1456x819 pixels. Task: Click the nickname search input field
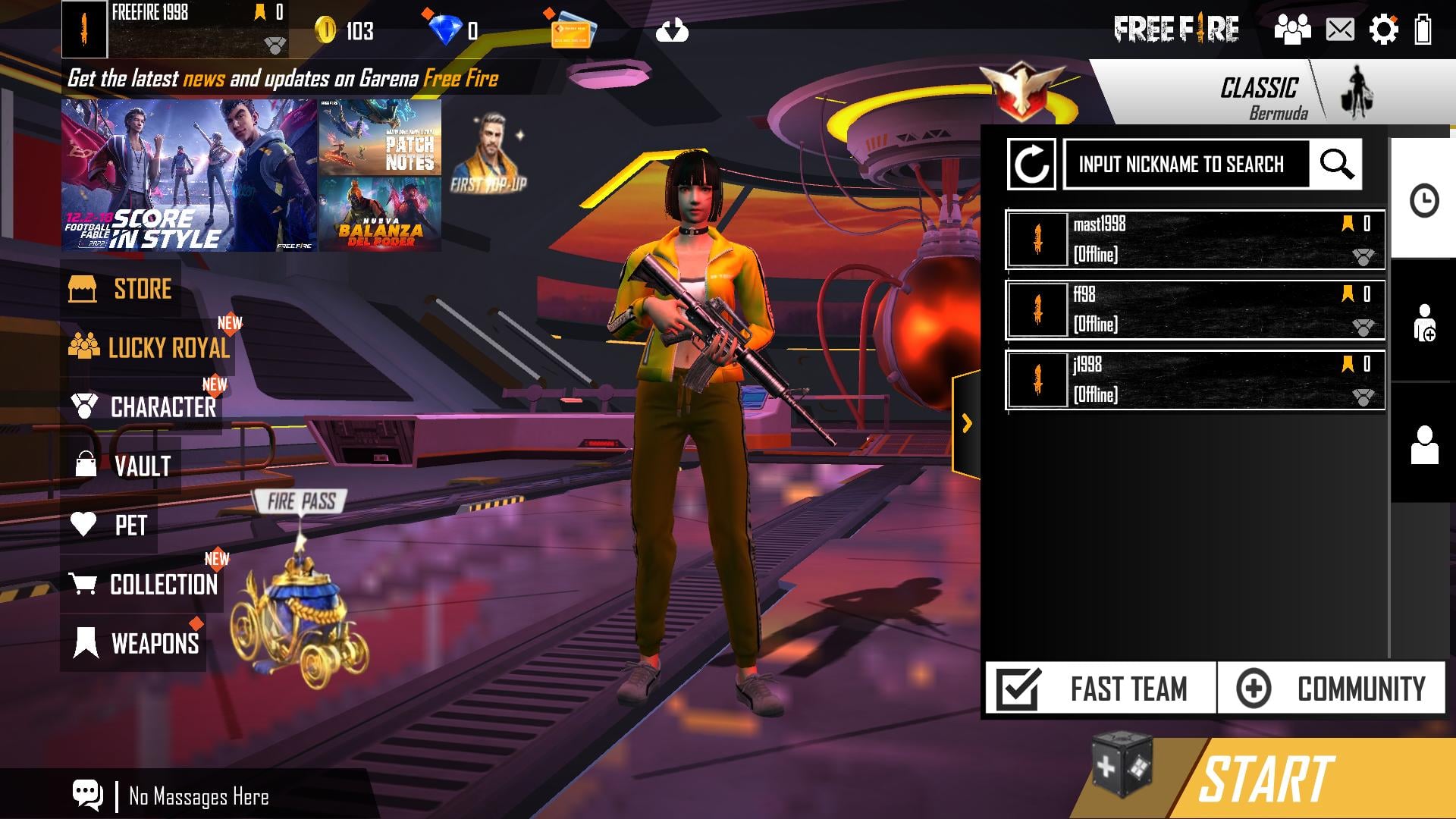click(1185, 164)
